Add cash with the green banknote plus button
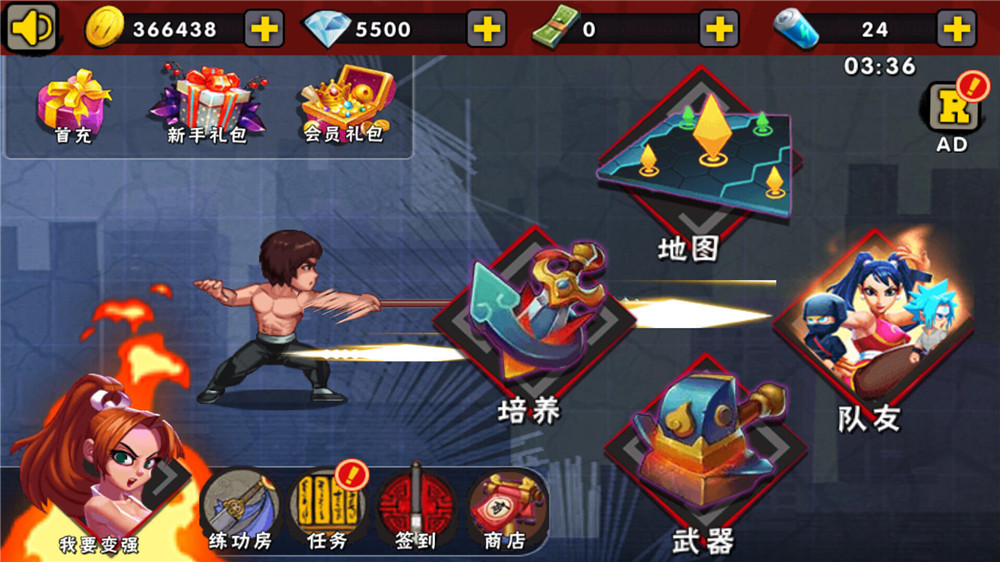 (719, 29)
